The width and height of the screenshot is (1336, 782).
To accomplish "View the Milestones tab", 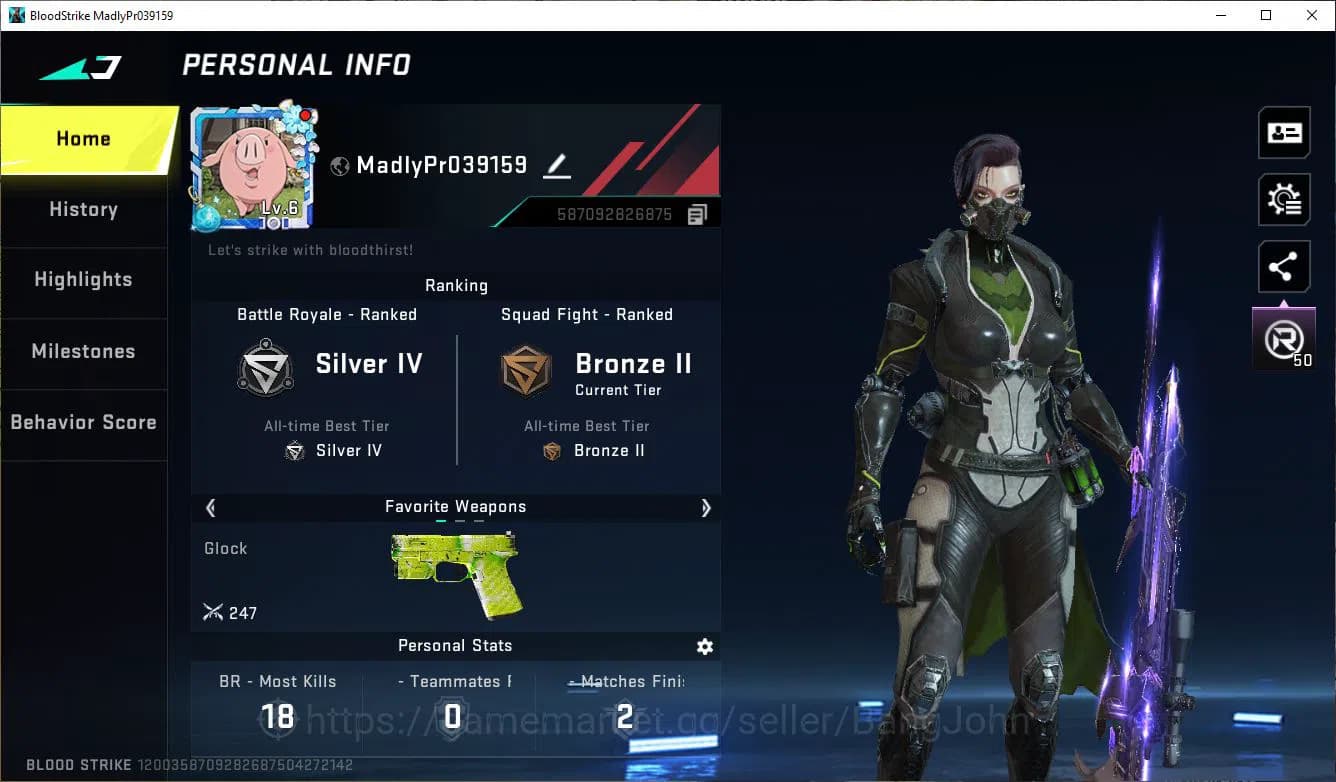I will pyautogui.click(x=83, y=351).
